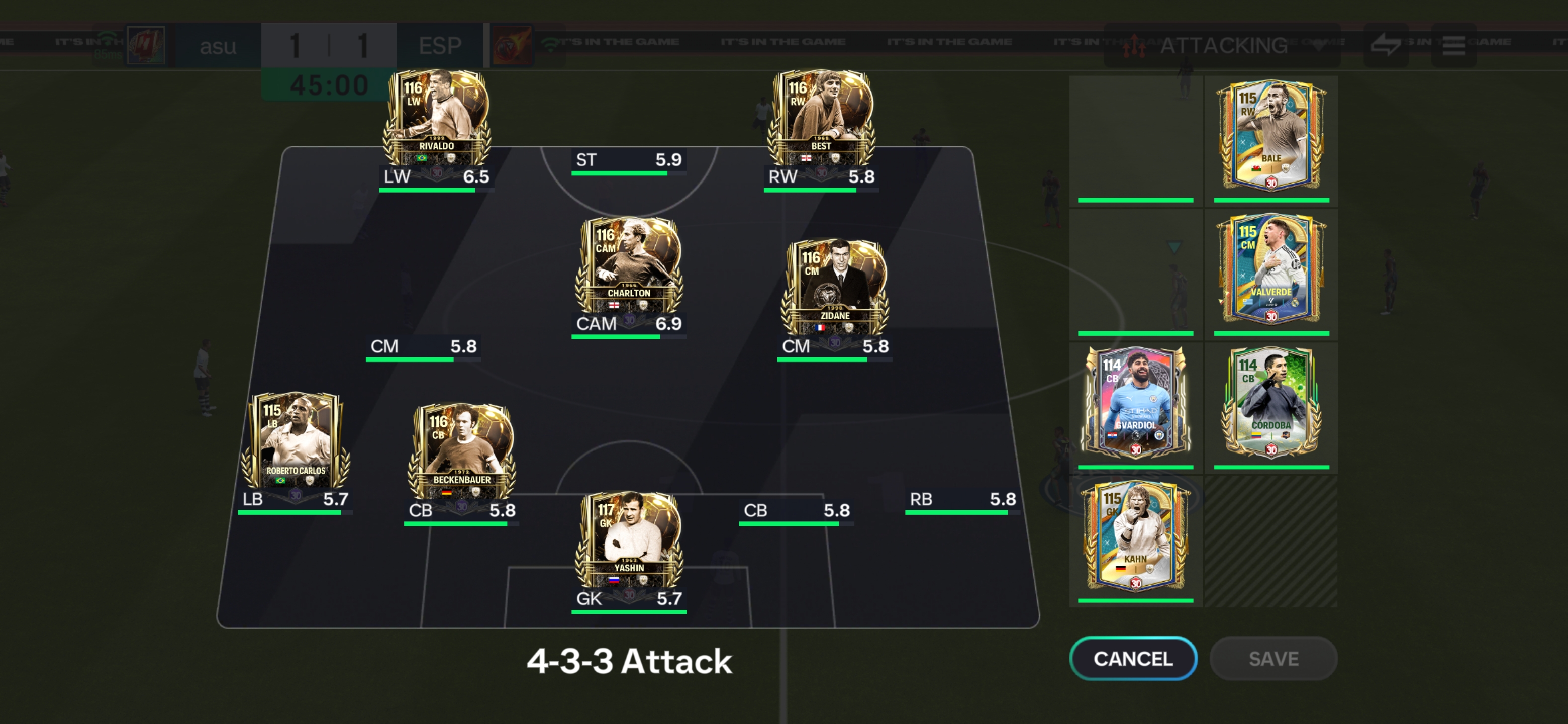
Task: Select Cordoba's bench card
Action: tap(1271, 403)
